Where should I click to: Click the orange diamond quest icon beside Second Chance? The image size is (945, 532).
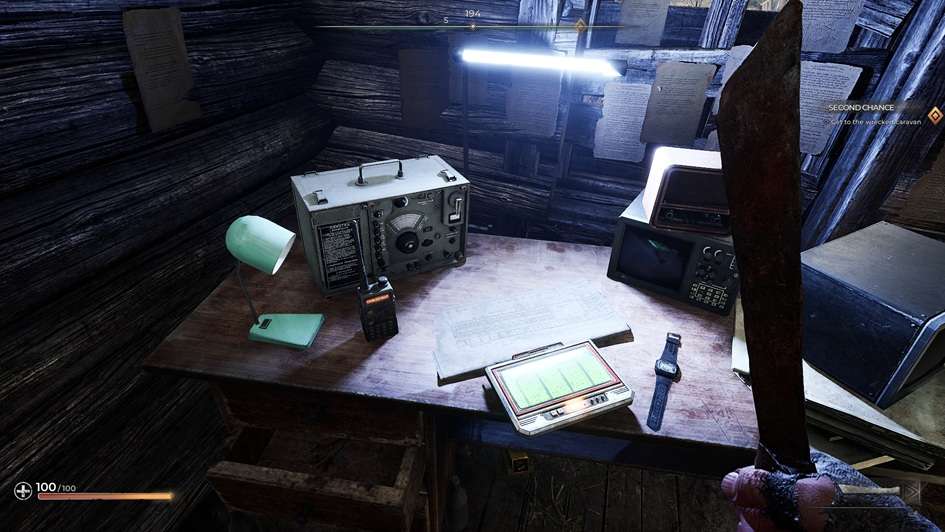[x=934, y=113]
